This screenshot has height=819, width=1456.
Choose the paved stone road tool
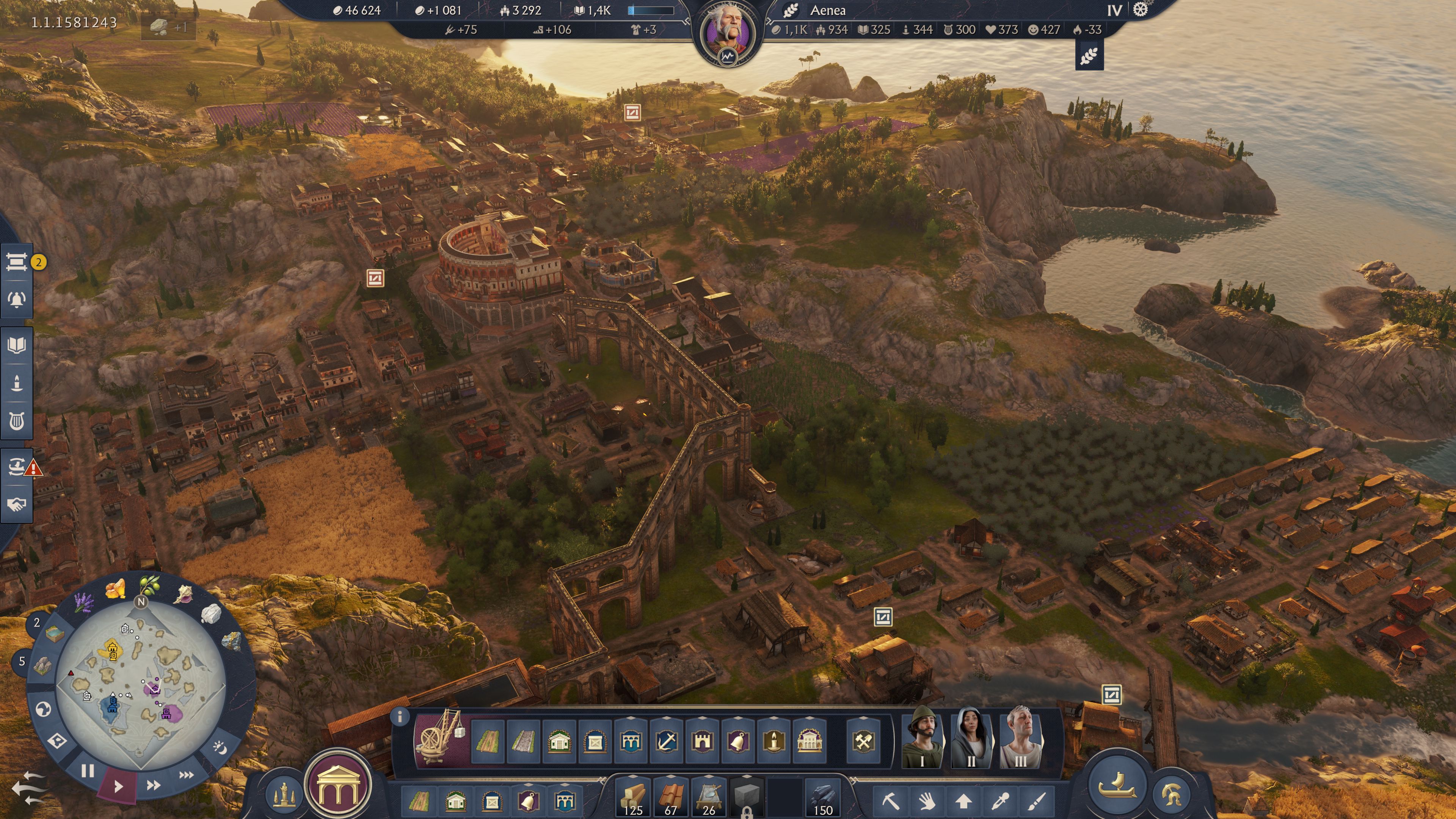[523, 741]
